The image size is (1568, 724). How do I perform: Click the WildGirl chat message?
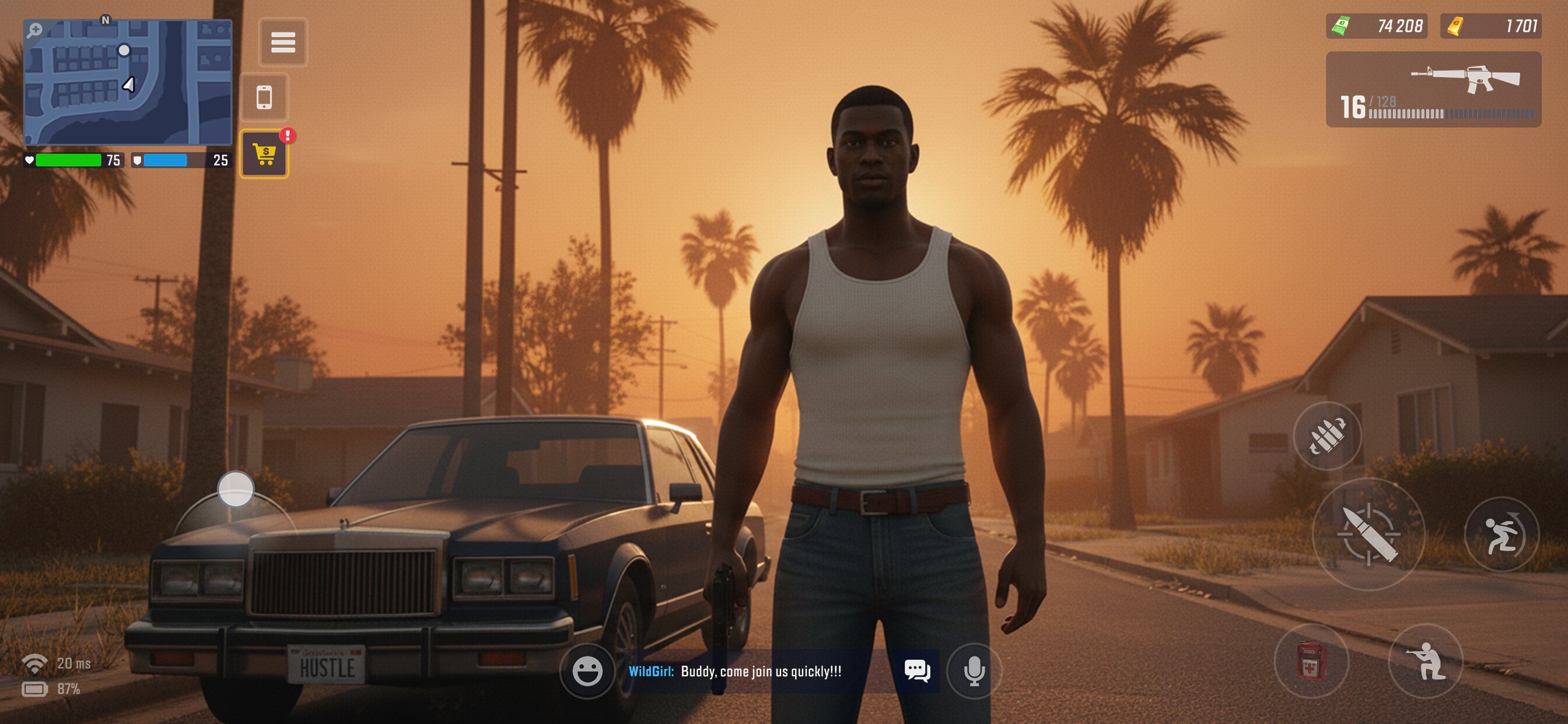[734, 671]
